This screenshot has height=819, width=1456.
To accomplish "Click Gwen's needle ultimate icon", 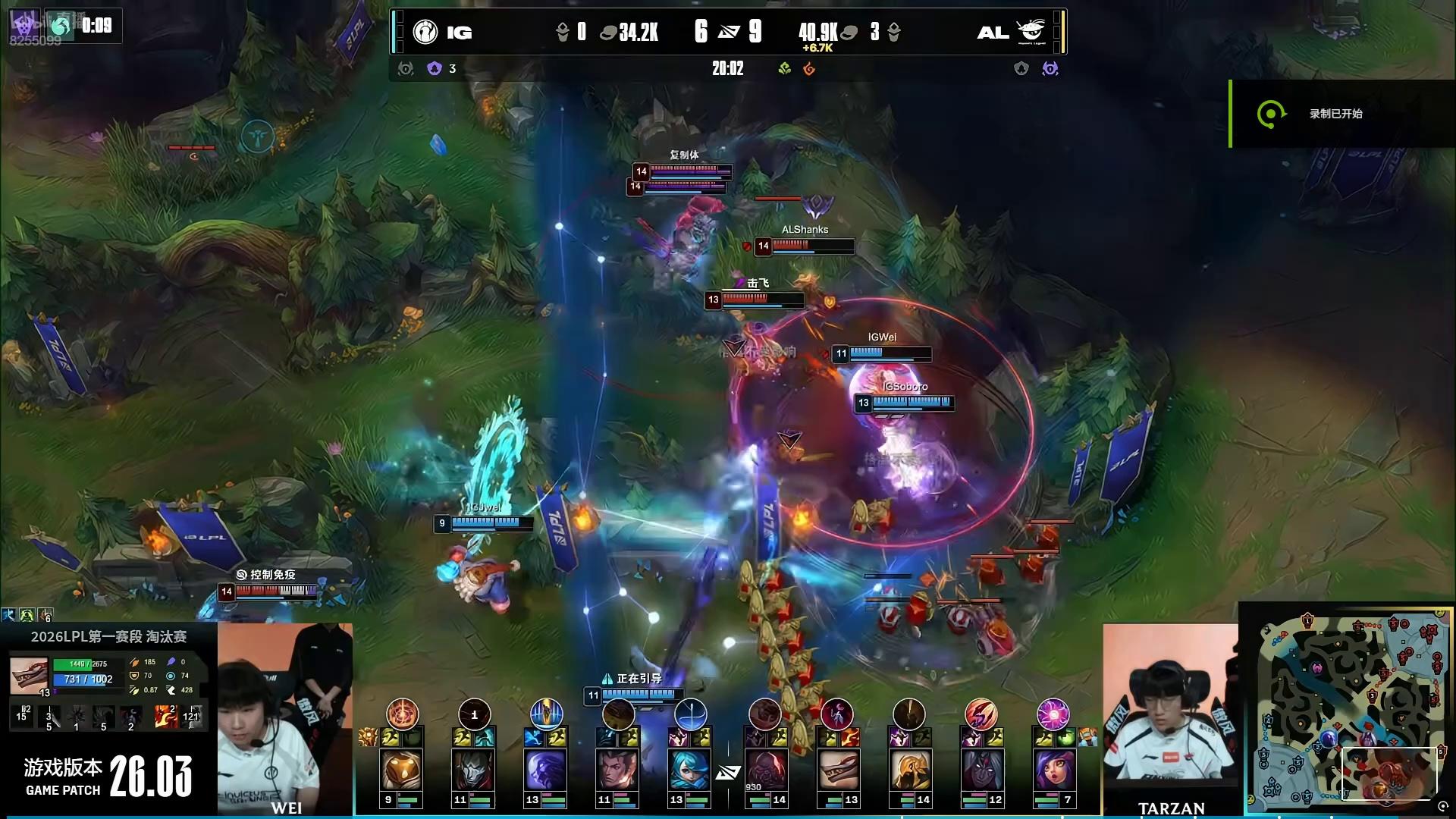I will pyautogui.click(x=690, y=714).
